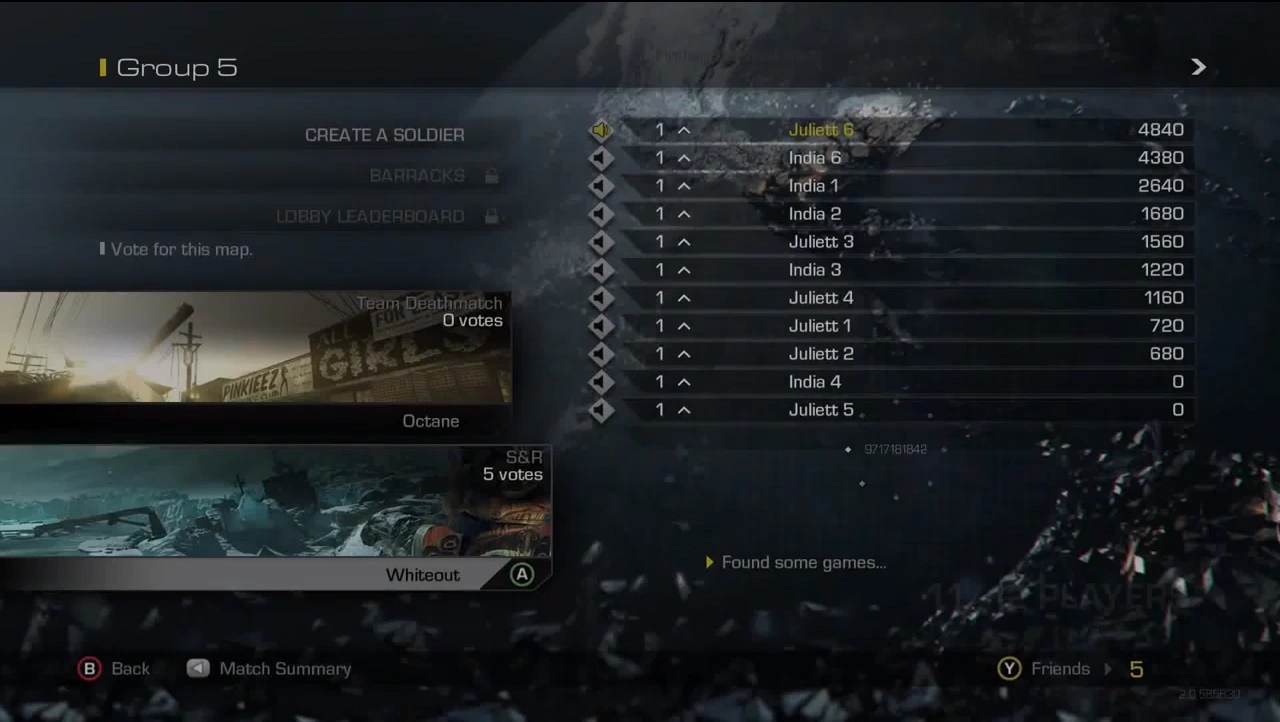The height and width of the screenshot is (722, 1280).
Task: Open the Friends list chevron next to 5
Action: coord(1110,668)
